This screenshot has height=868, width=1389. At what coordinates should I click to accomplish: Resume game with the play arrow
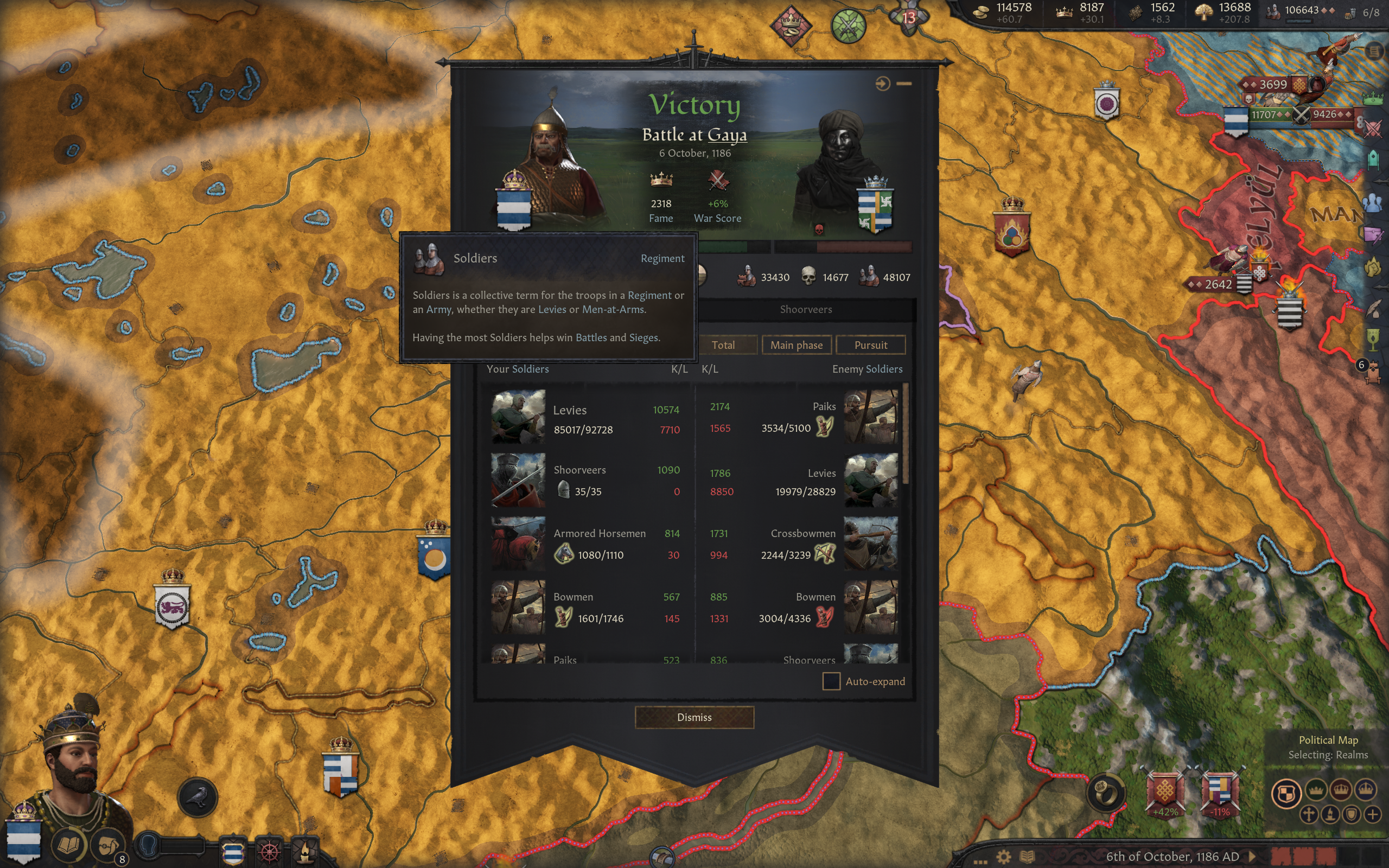(1253, 857)
